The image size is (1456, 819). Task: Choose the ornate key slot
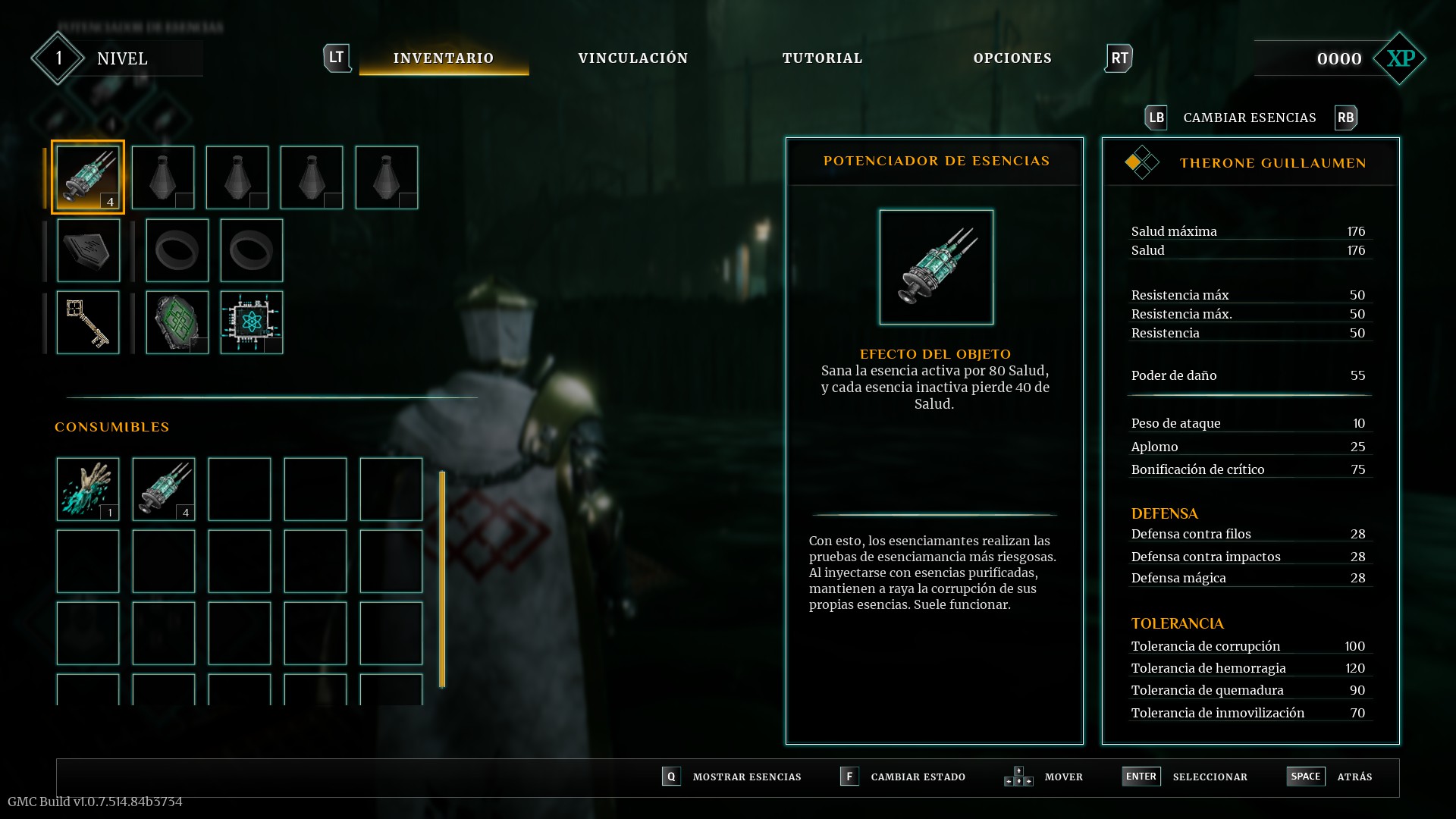tap(88, 322)
